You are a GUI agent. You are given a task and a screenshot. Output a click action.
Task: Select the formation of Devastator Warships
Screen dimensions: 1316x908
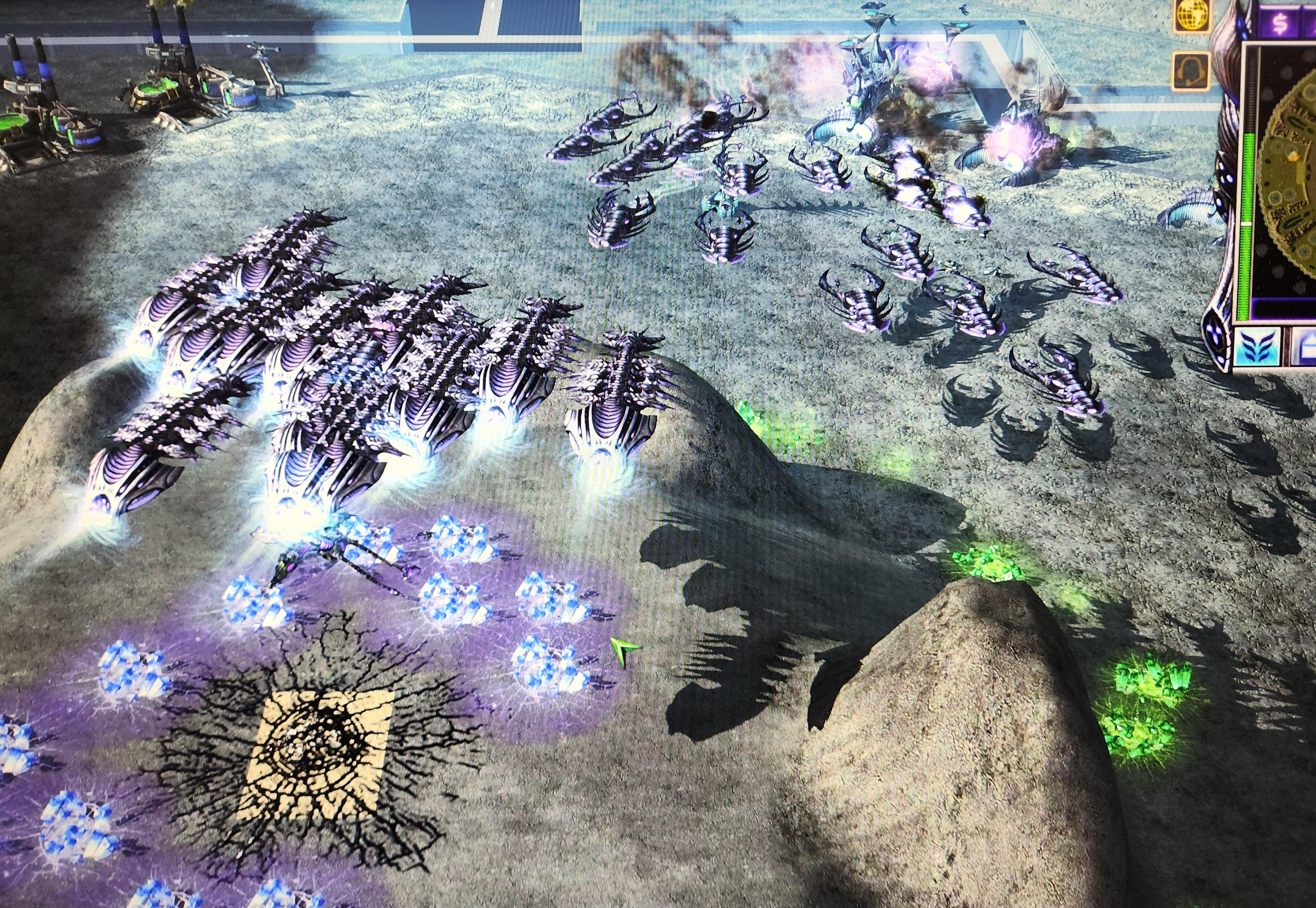[341, 370]
